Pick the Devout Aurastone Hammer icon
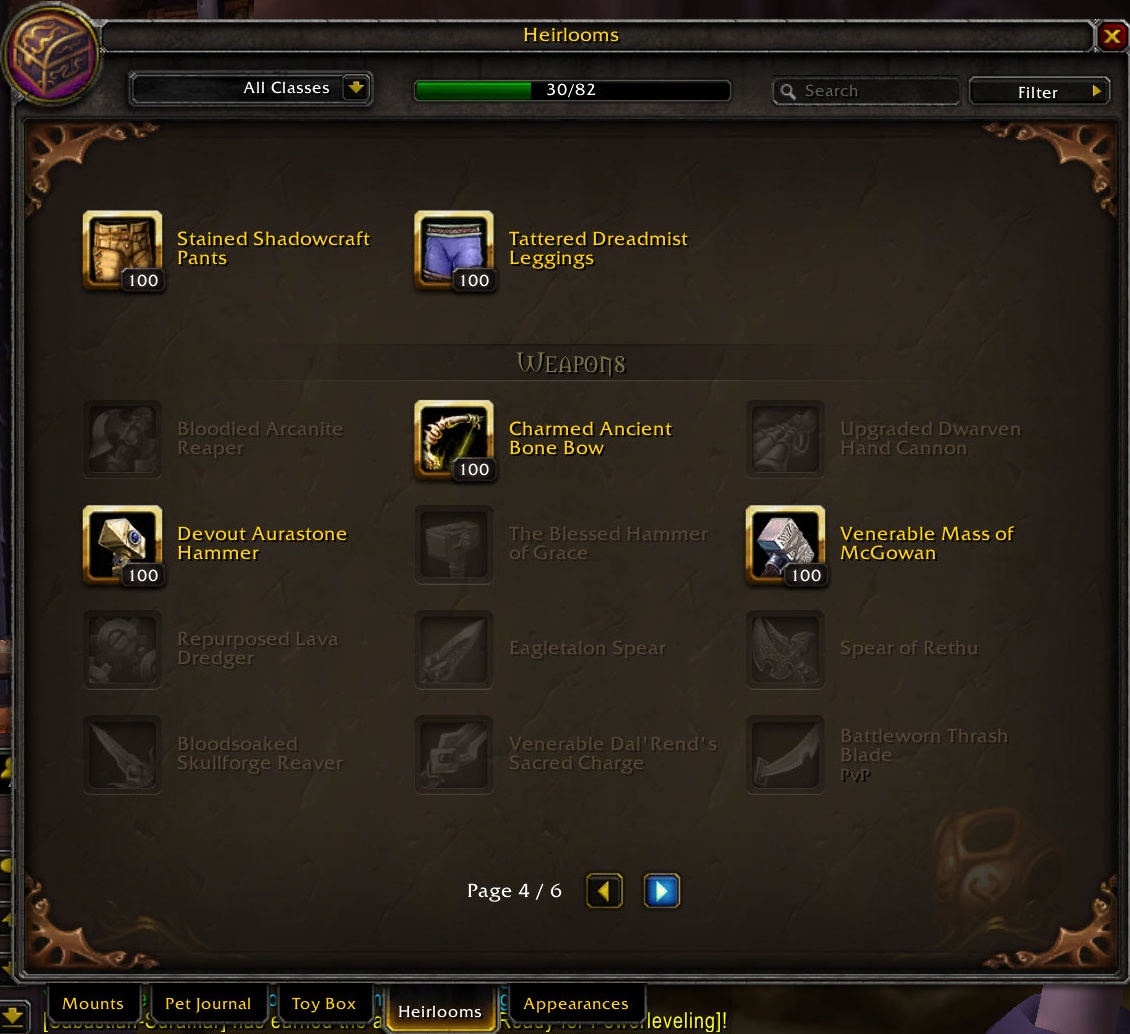The width and height of the screenshot is (1130, 1034). coord(122,545)
